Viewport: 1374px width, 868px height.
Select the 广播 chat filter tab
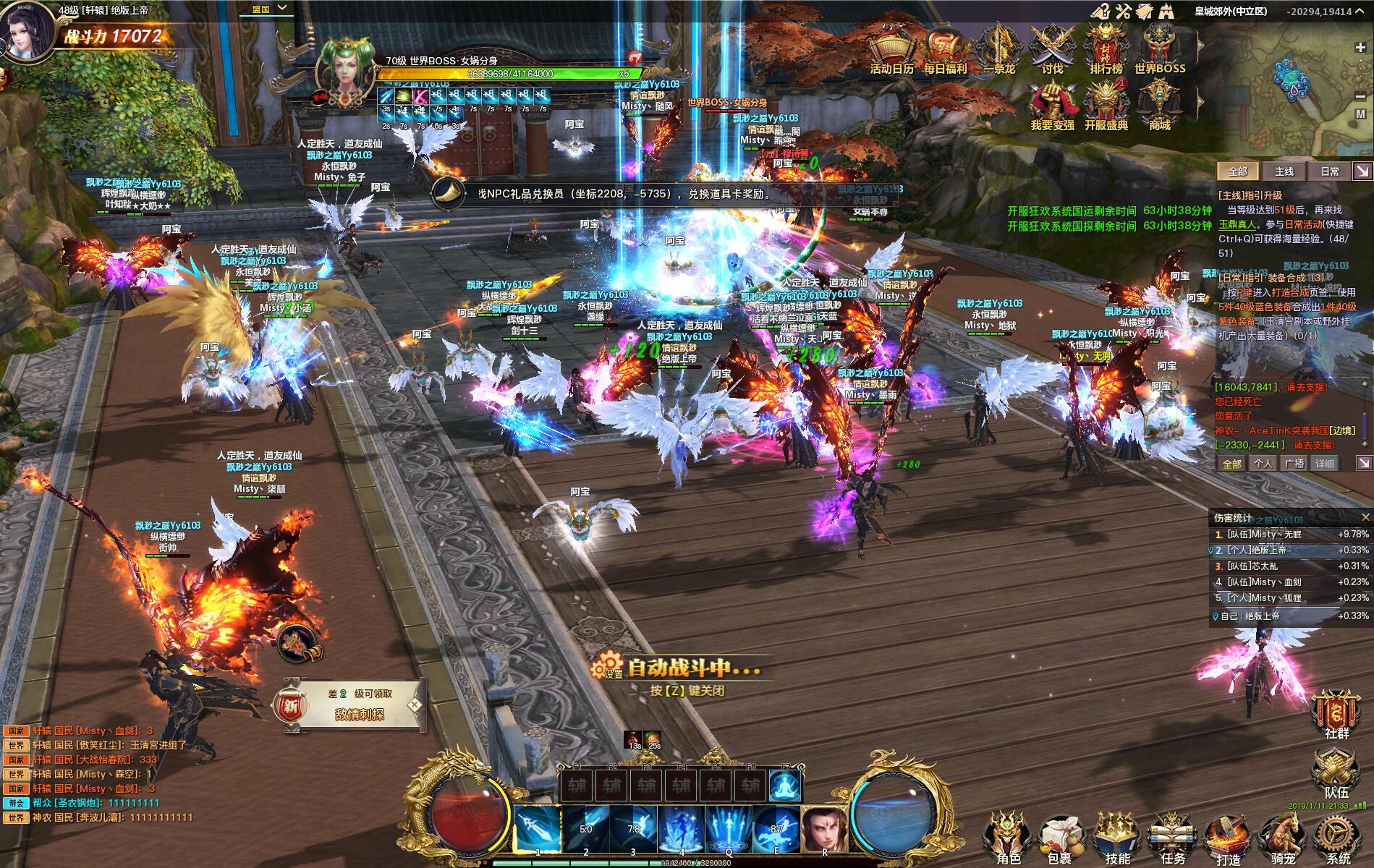point(1294,464)
